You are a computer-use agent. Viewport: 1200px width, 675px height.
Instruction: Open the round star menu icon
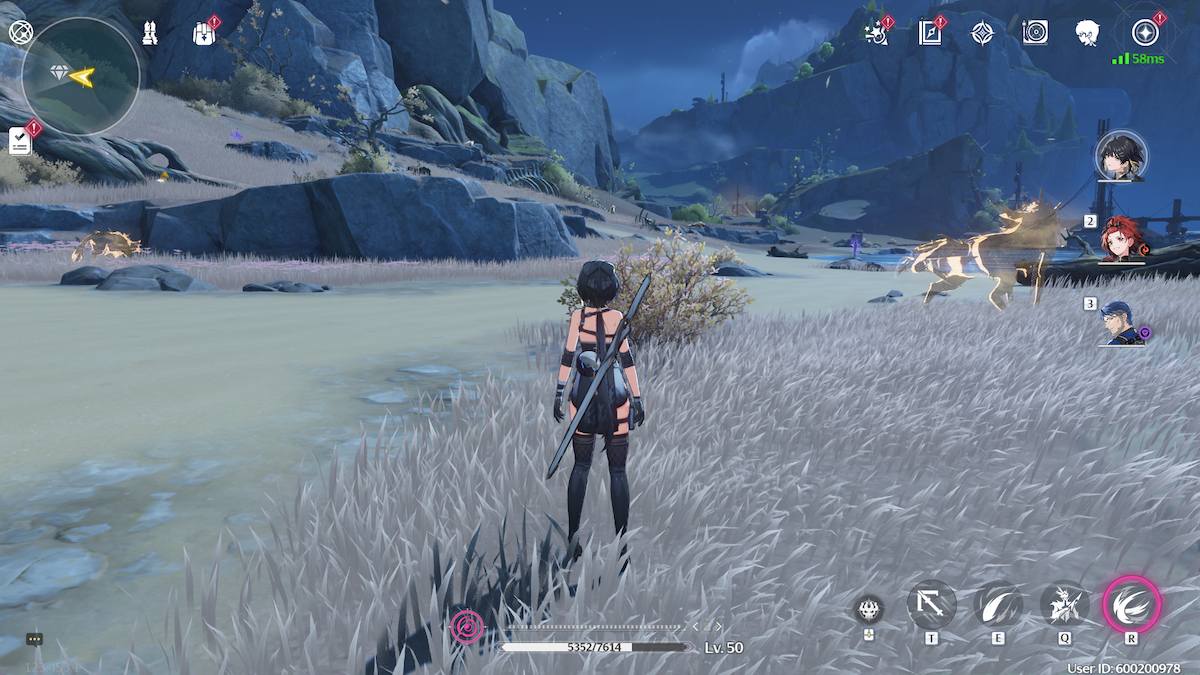(x=1145, y=33)
